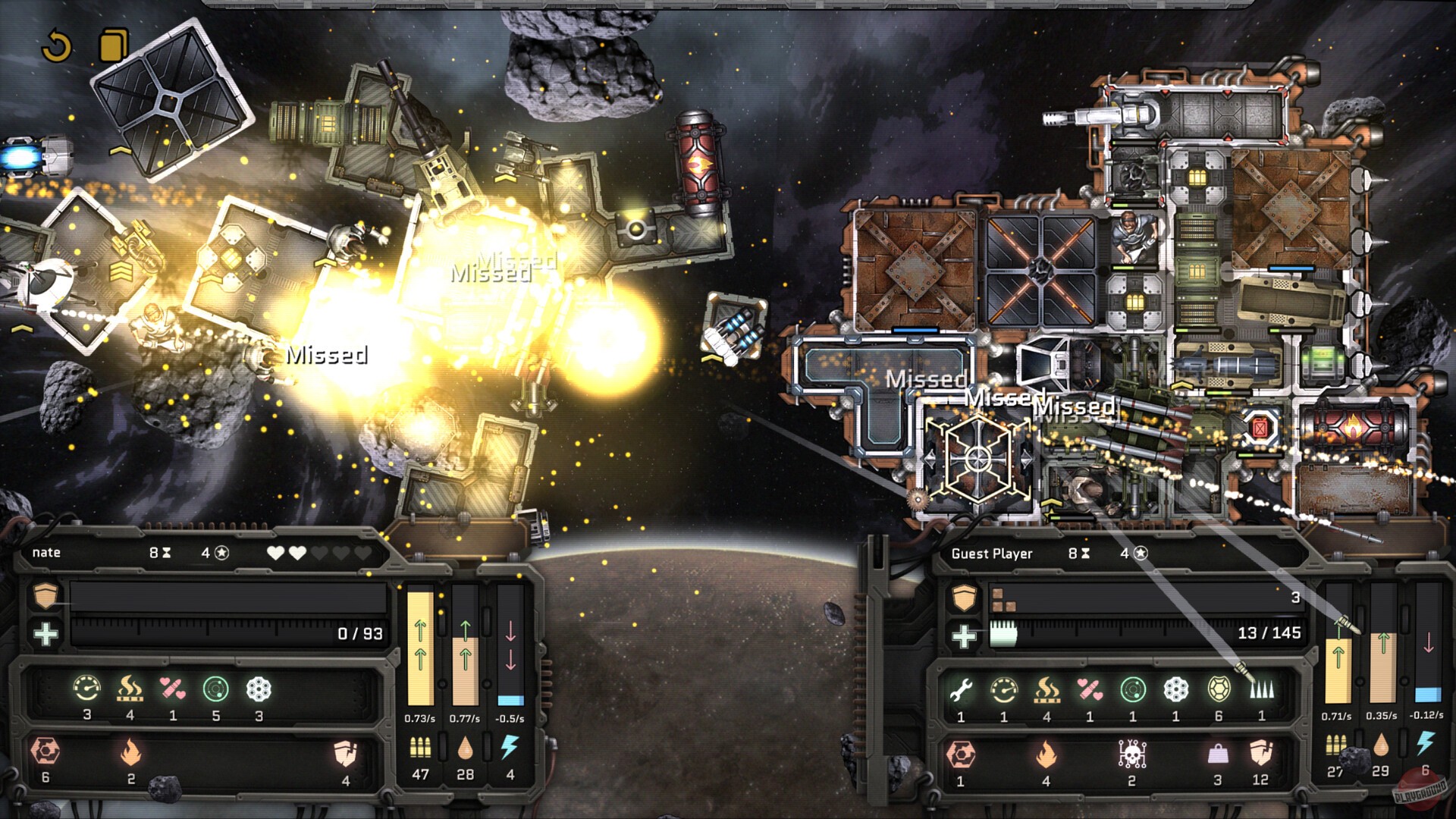The width and height of the screenshot is (1456, 819).
Task: Select the purple weight icon
Action: tap(1217, 754)
